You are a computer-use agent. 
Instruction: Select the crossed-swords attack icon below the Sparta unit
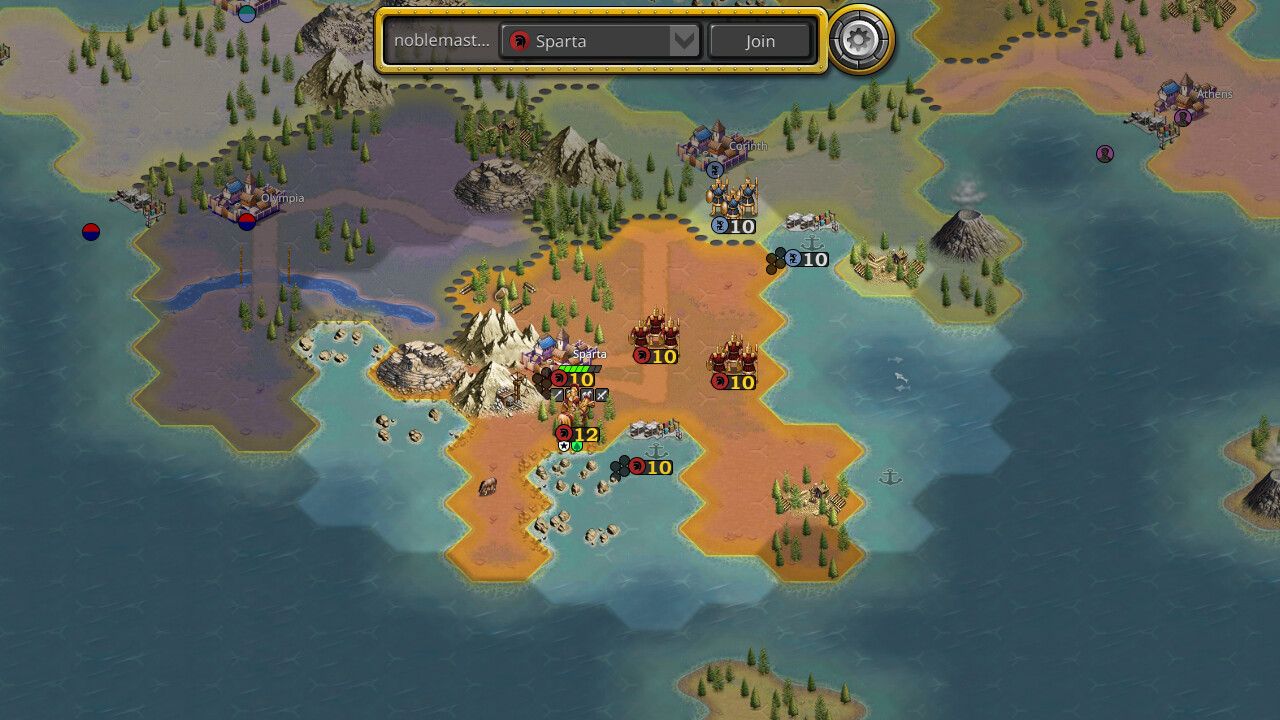[x=601, y=395]
